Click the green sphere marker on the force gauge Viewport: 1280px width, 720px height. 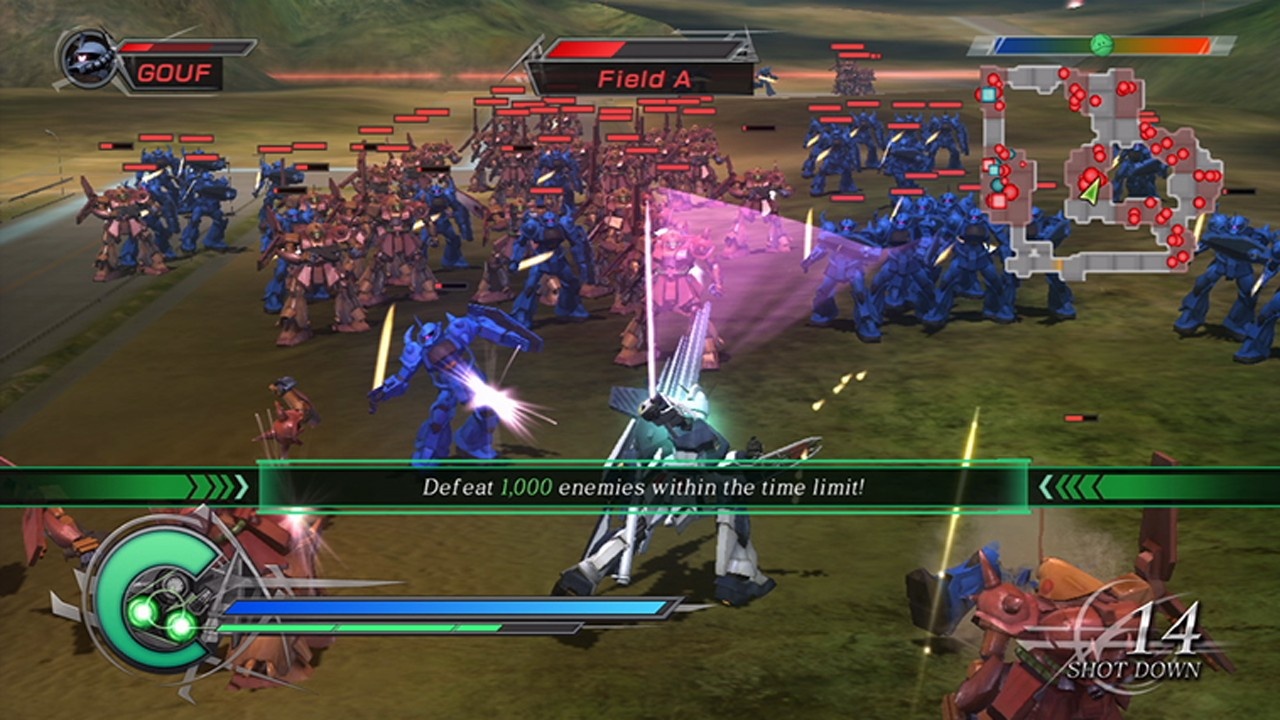point(1100,44)
